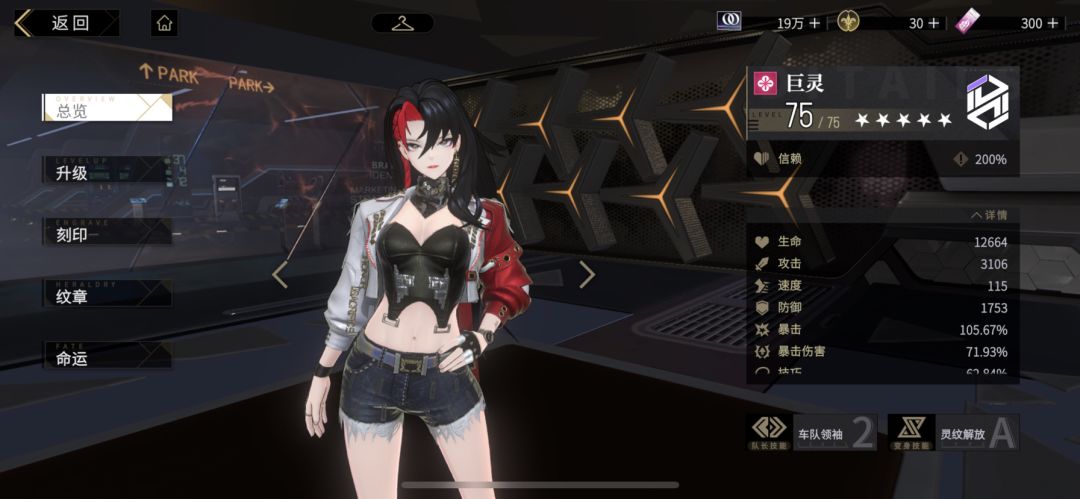Open the 升级 level-up tab
This screenshot has width=1080, height=499.
point(107,171)
